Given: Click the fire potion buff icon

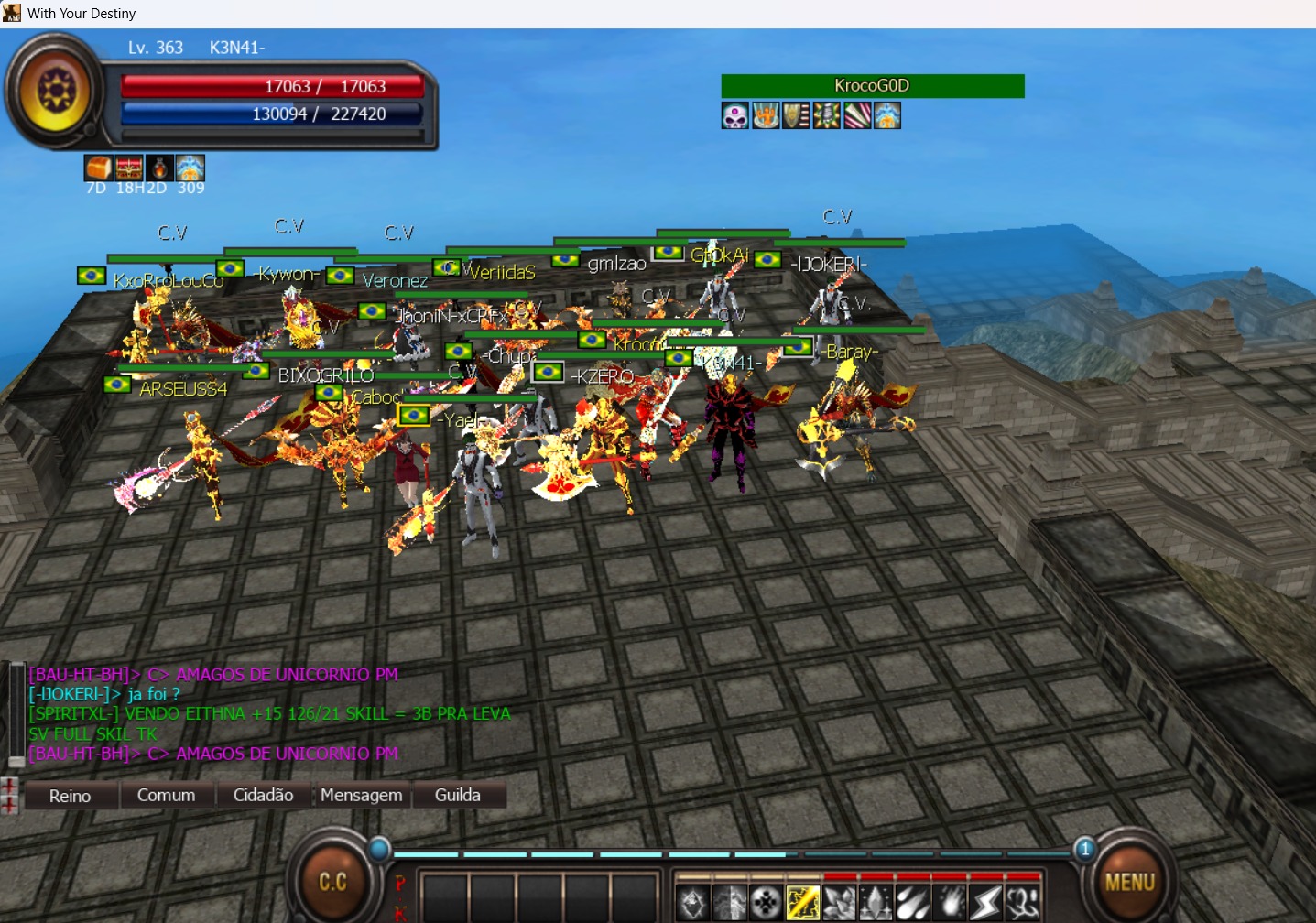Looking at the screenshot, I should pos(159,168).
